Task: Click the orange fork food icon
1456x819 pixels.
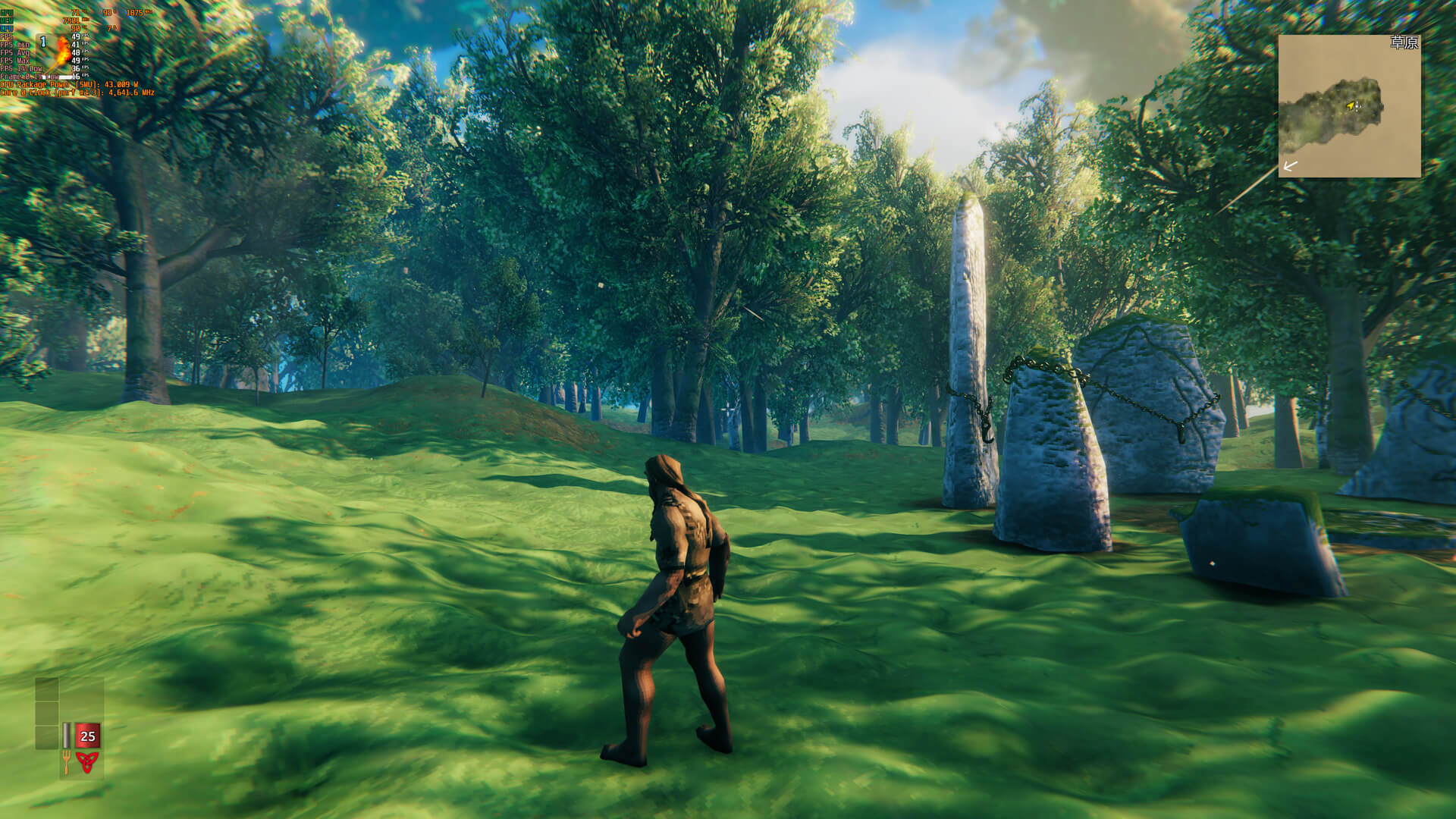Action: (67, 761)
